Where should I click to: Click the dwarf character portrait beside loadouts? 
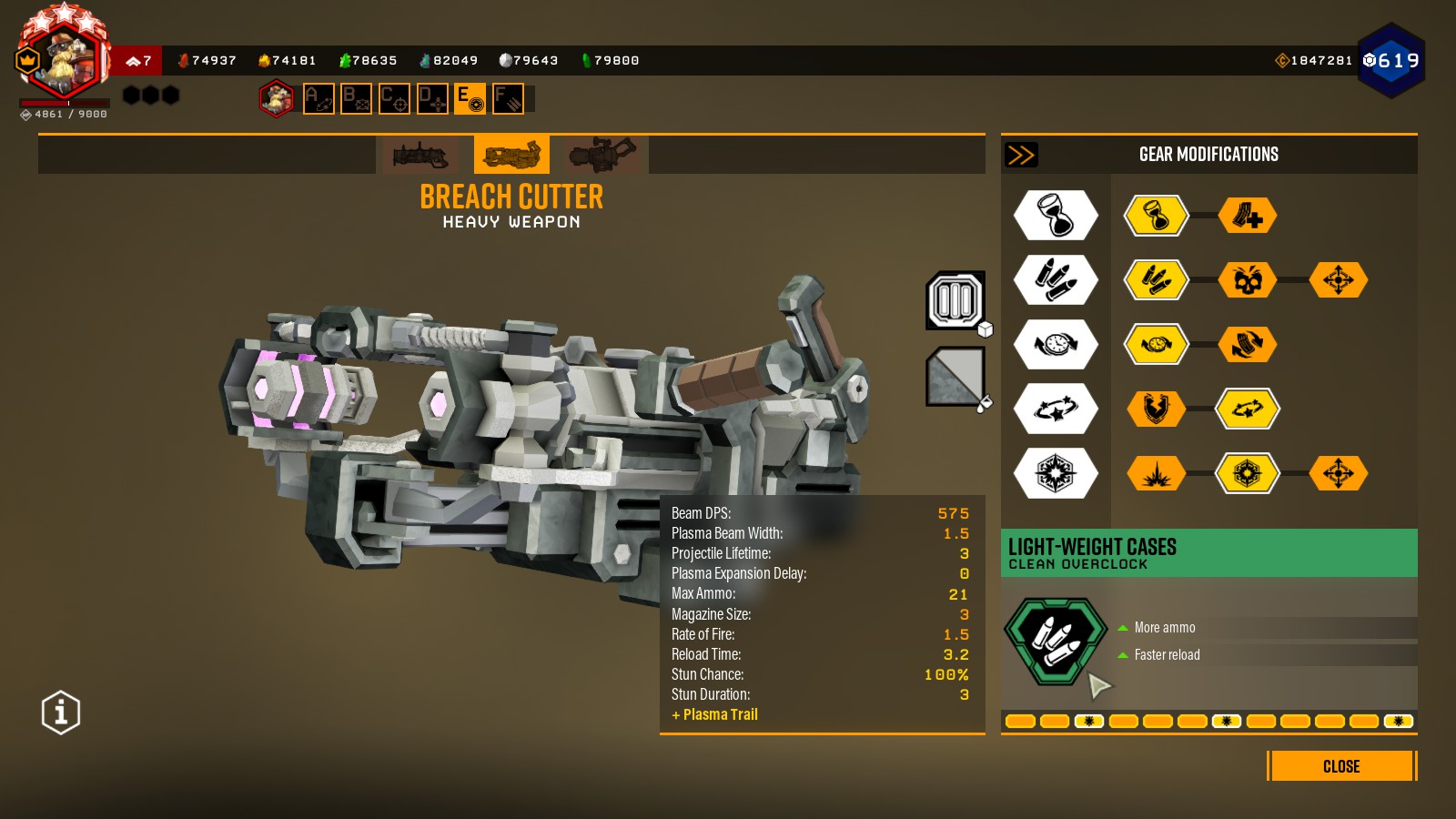[x=277, y=98]
